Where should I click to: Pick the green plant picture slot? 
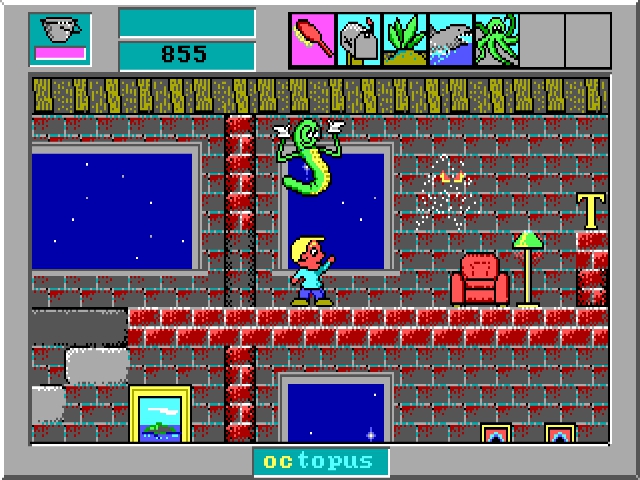(405, 40)
